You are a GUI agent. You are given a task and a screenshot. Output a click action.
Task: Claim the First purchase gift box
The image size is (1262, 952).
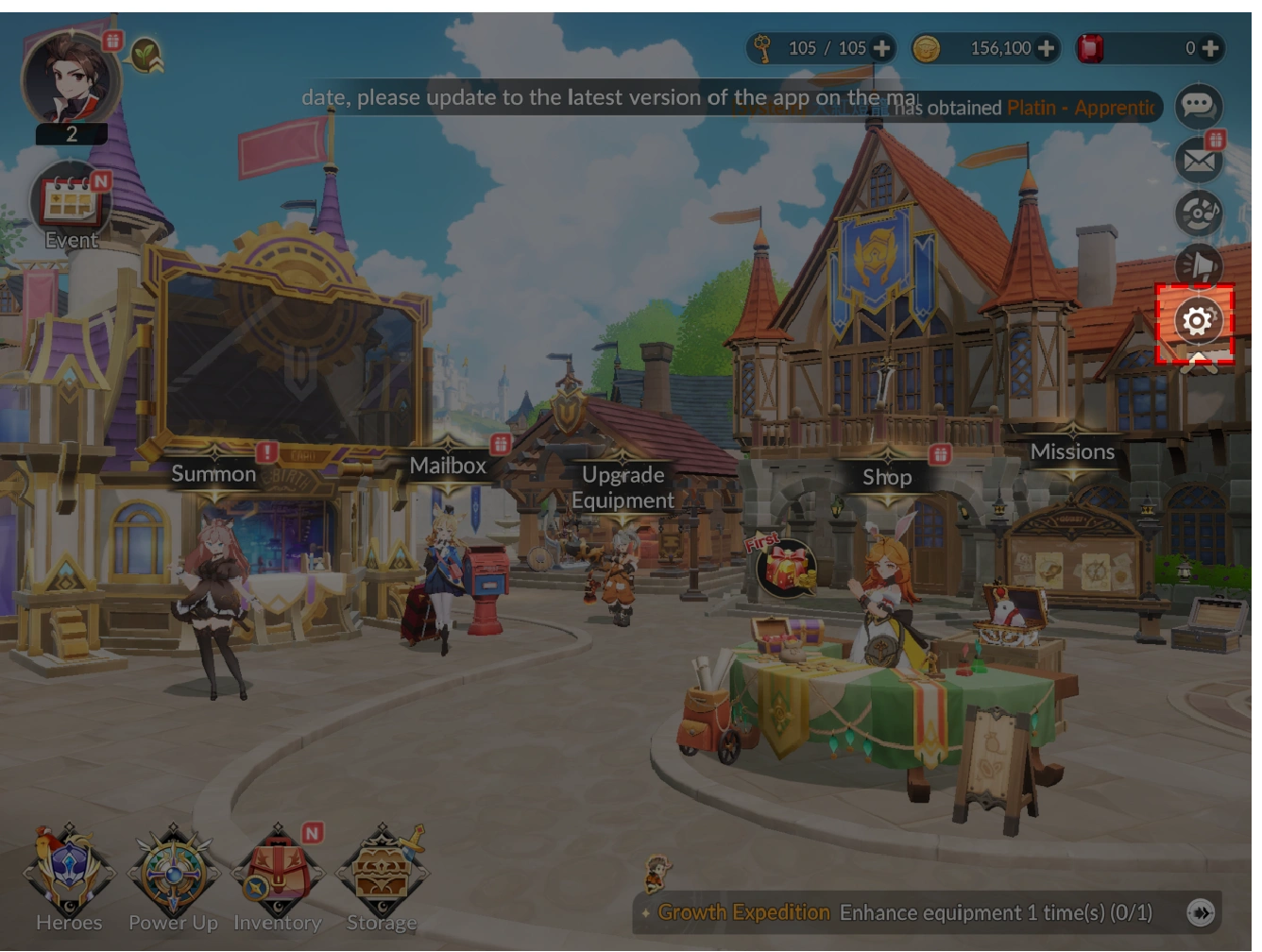coord(786,568)
